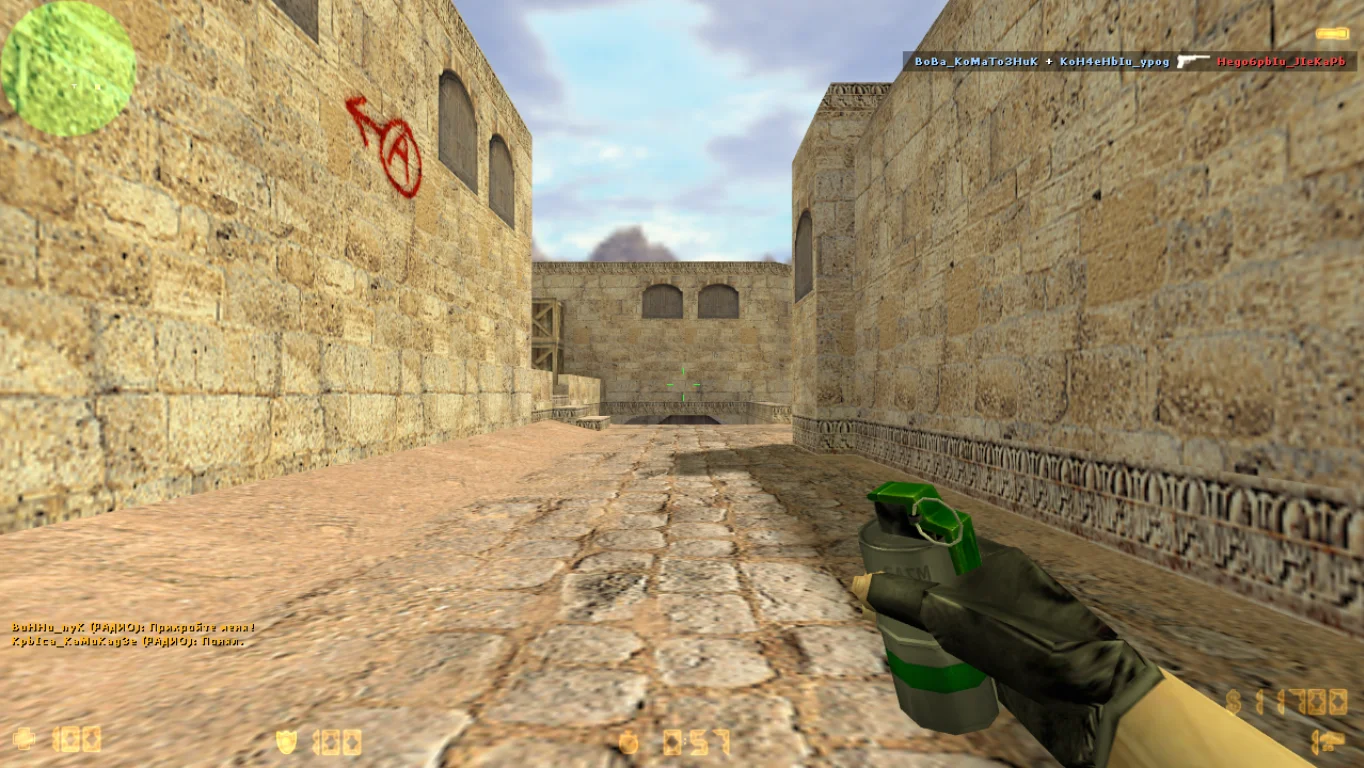Click the health cross icon
The width and height of the screenshot is (1364, 768).
point(23,739)
